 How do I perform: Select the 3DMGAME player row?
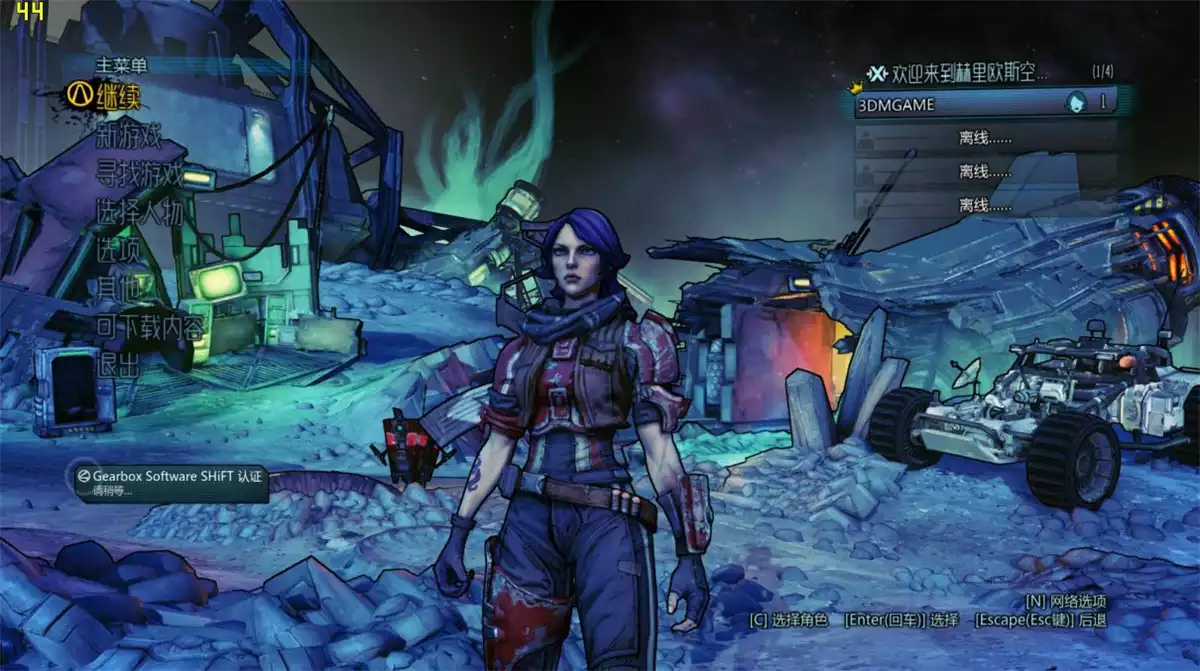[985, 102]
